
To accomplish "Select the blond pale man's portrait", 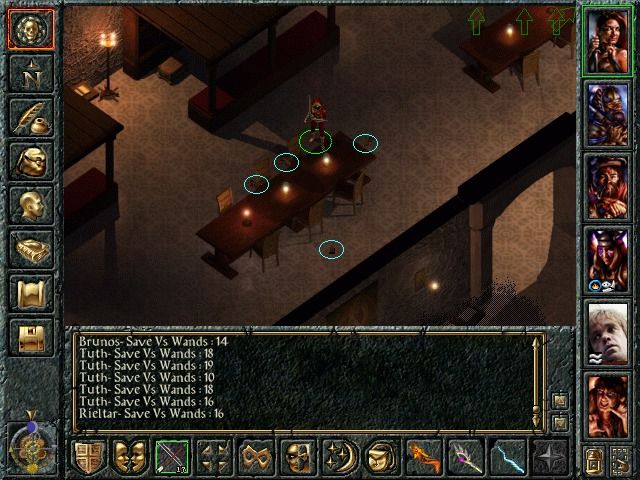I will point(608,333).
